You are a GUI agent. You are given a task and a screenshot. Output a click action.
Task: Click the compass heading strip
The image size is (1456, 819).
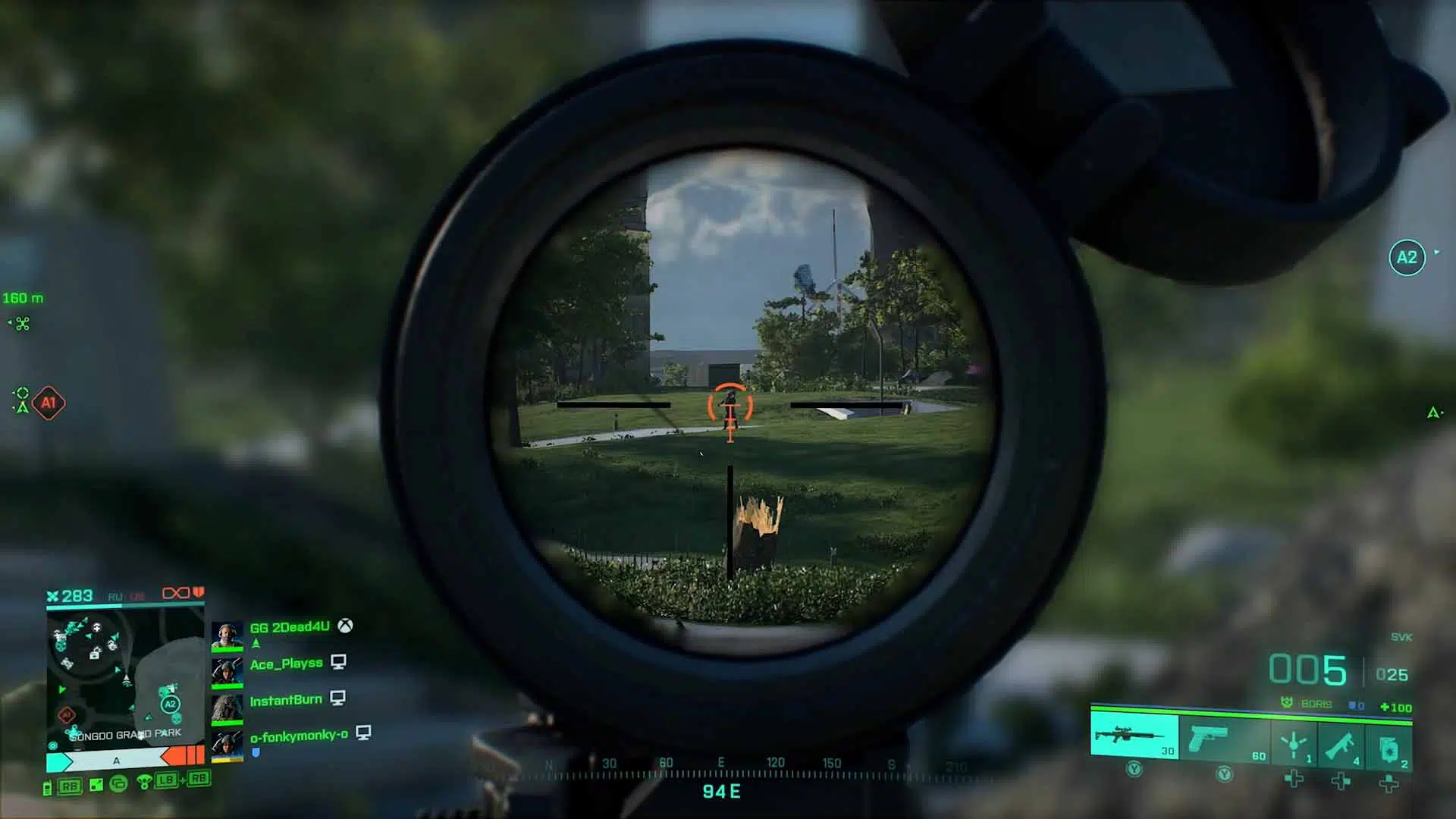[x=720, y=770]
